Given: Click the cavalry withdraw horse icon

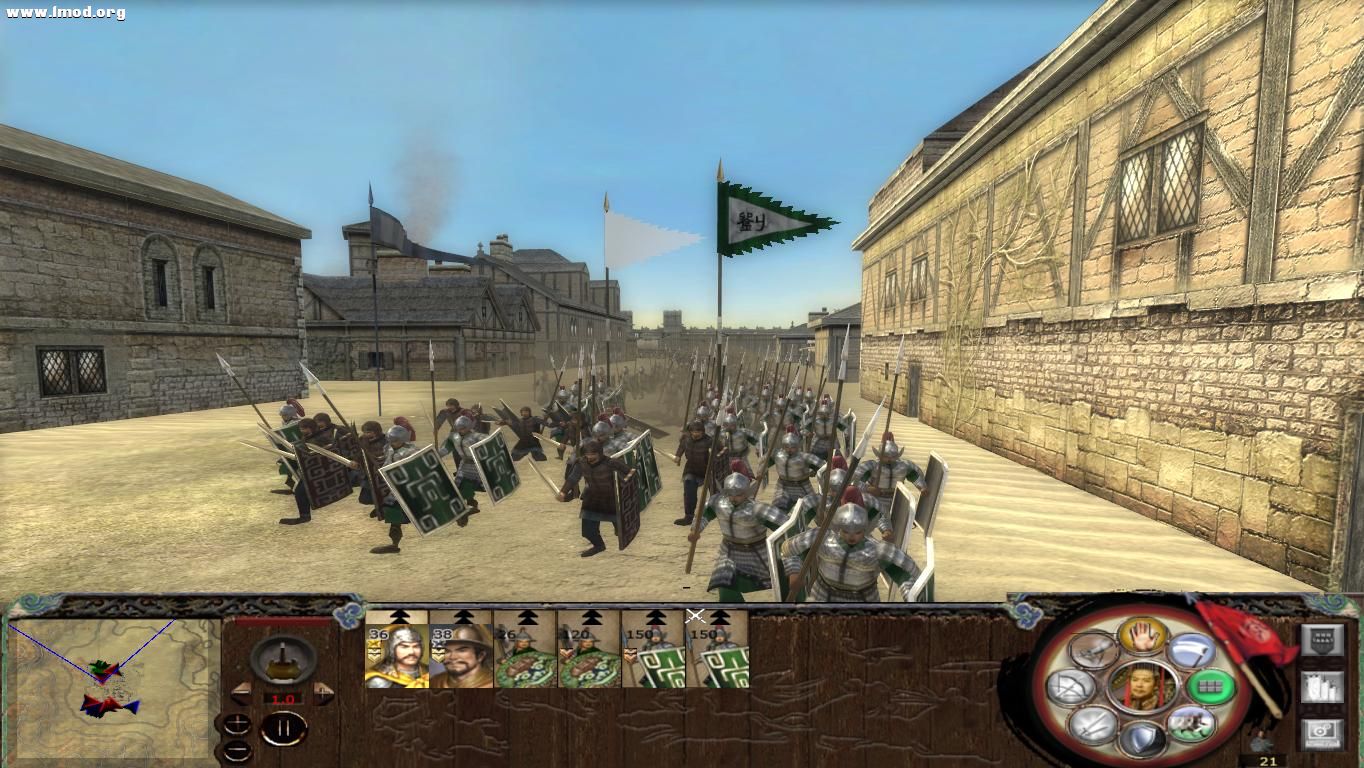Looking at the screenshot, I should point(1193,726).
